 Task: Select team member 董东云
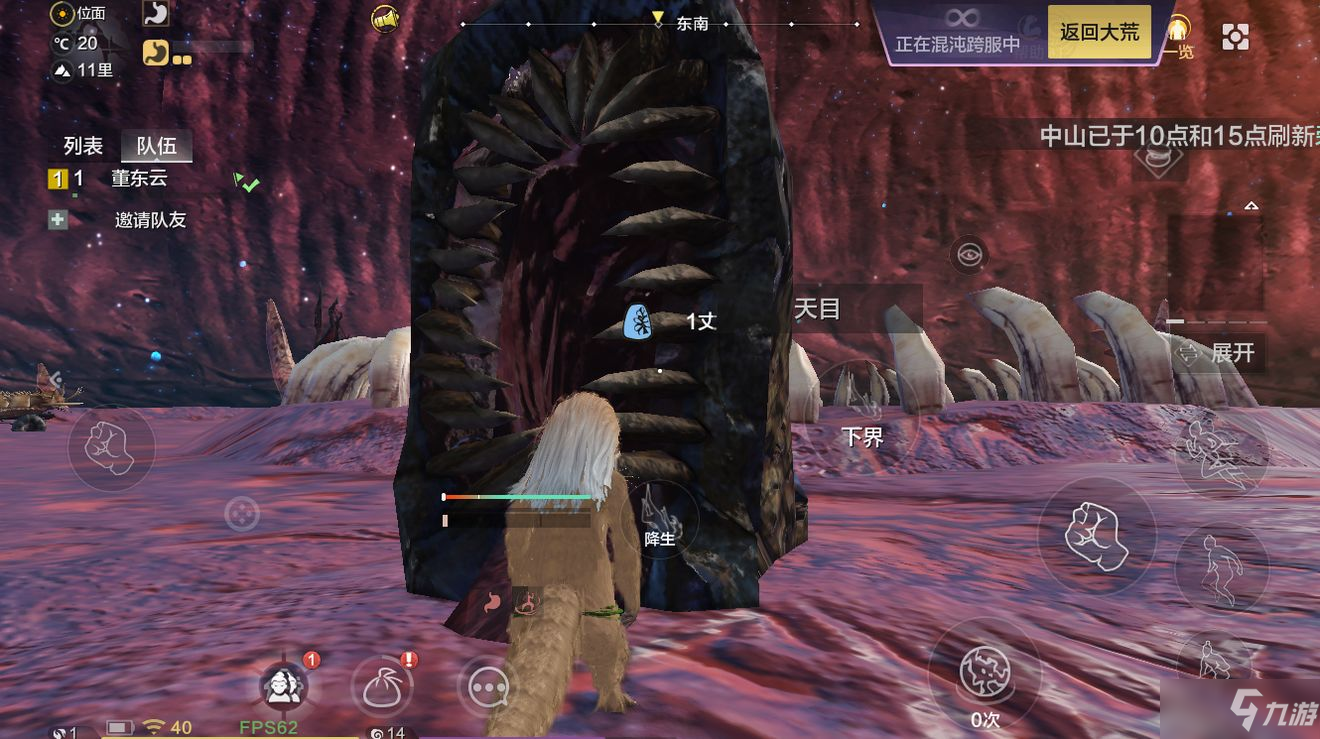point(138,179)
